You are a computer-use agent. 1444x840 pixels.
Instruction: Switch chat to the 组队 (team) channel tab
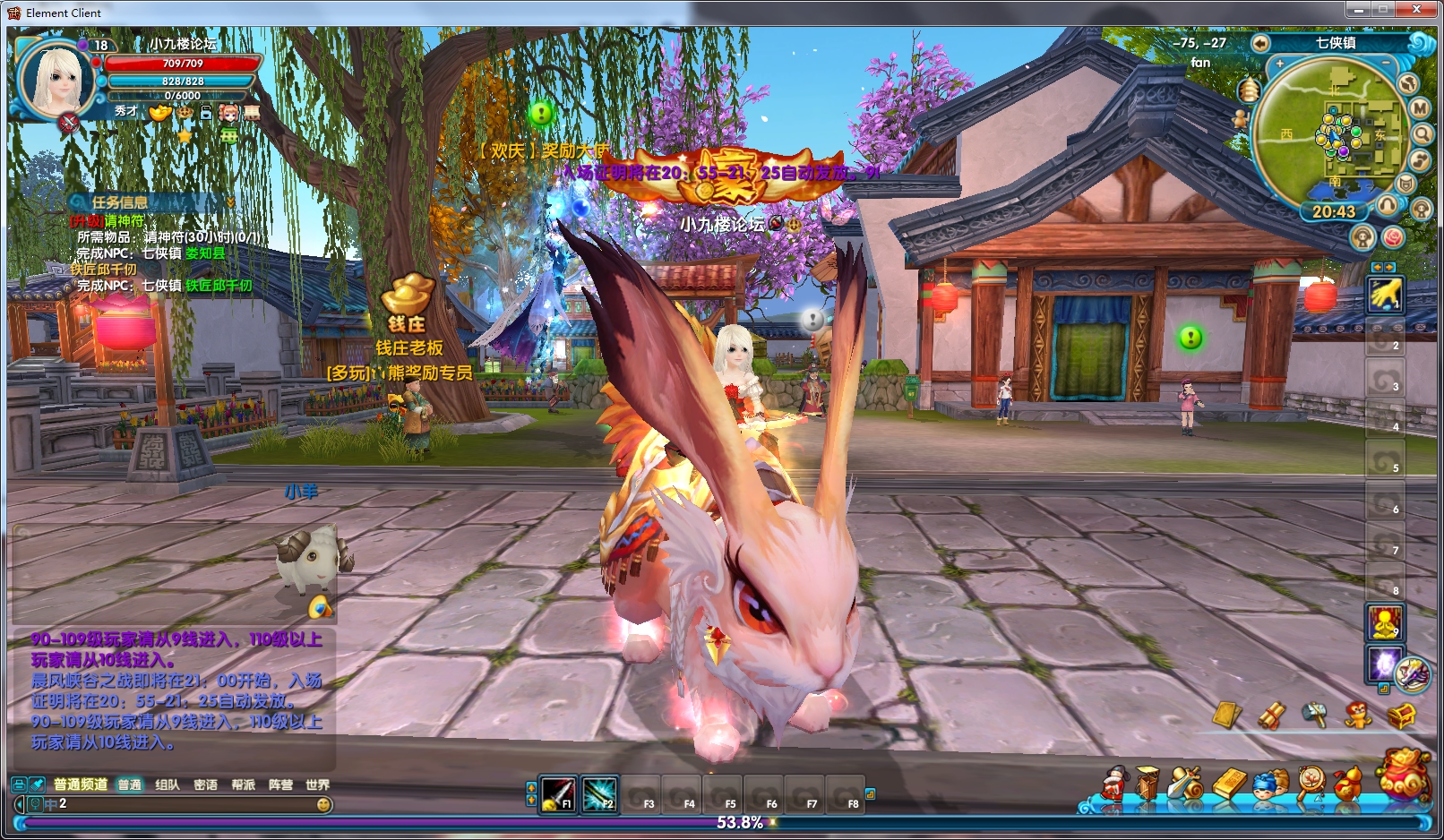pyautogui.click(x=167, y=784)
